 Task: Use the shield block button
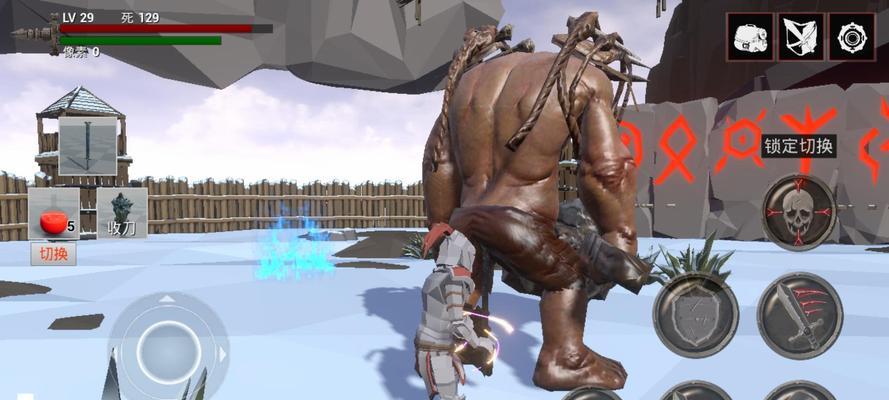695,316
